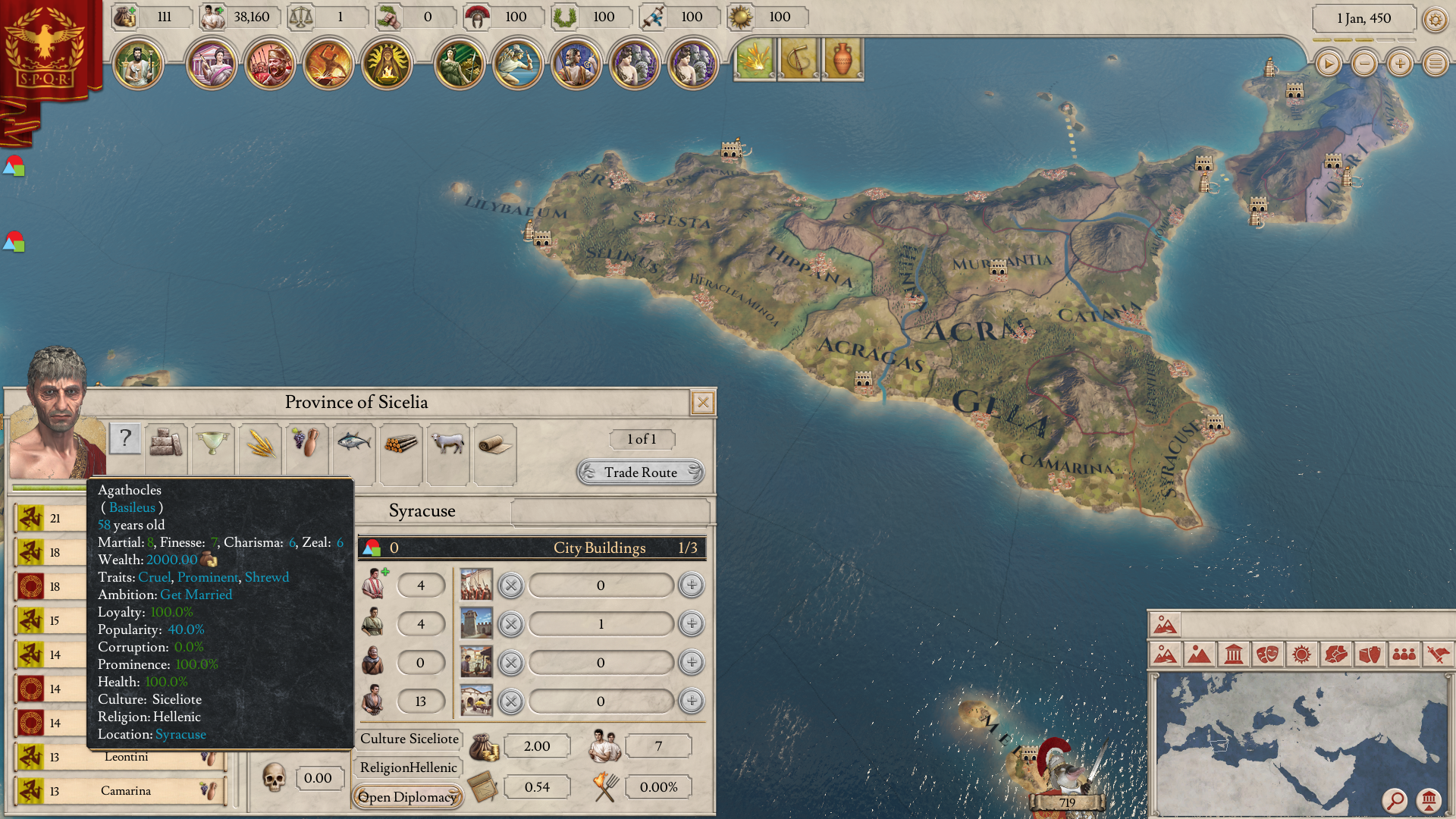Screen dimensions: 1456x819
Task: Select the fish trade good icon
Action: tap(353, 441)
